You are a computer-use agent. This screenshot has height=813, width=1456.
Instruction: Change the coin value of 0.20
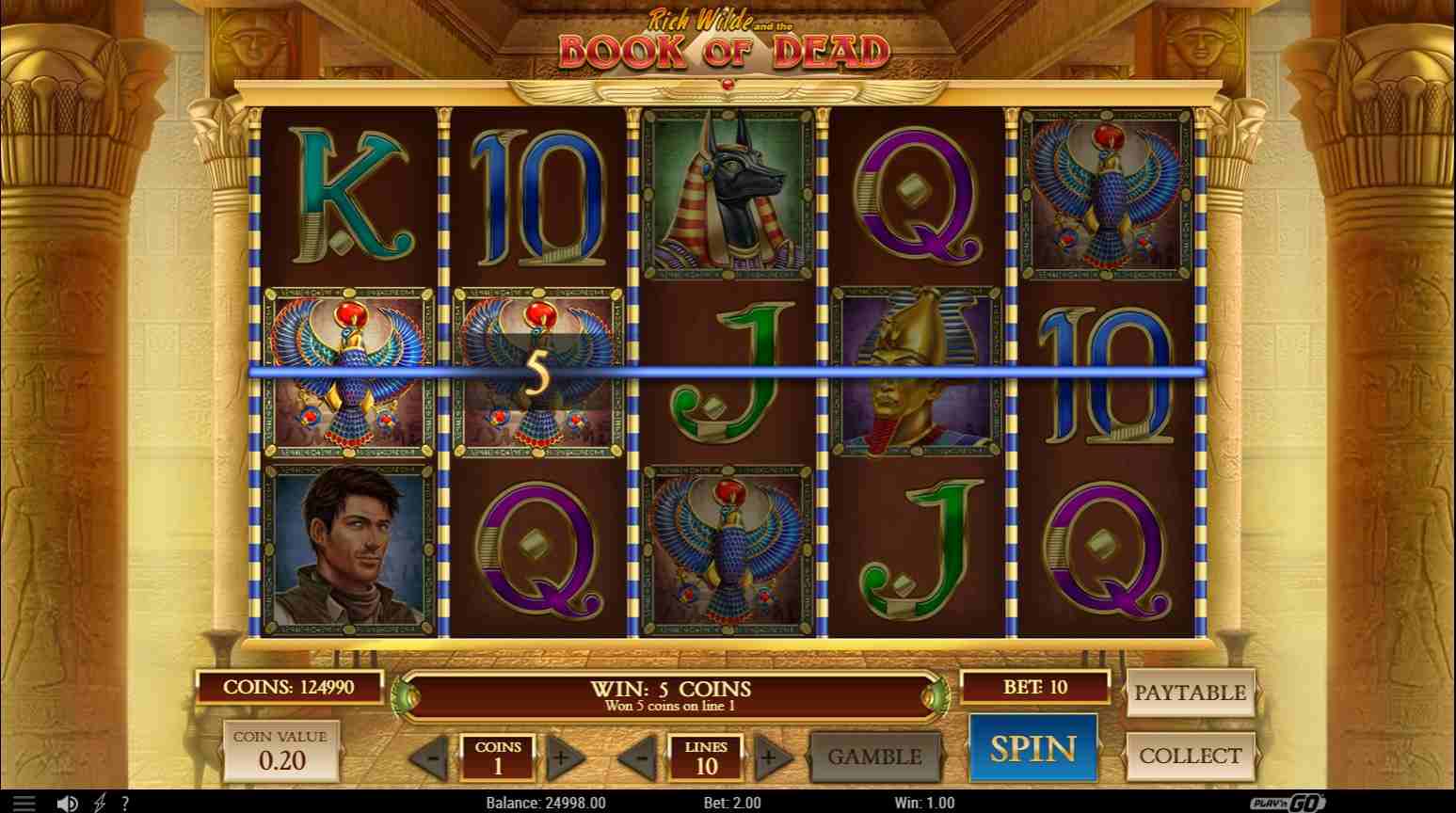point(280,751)
